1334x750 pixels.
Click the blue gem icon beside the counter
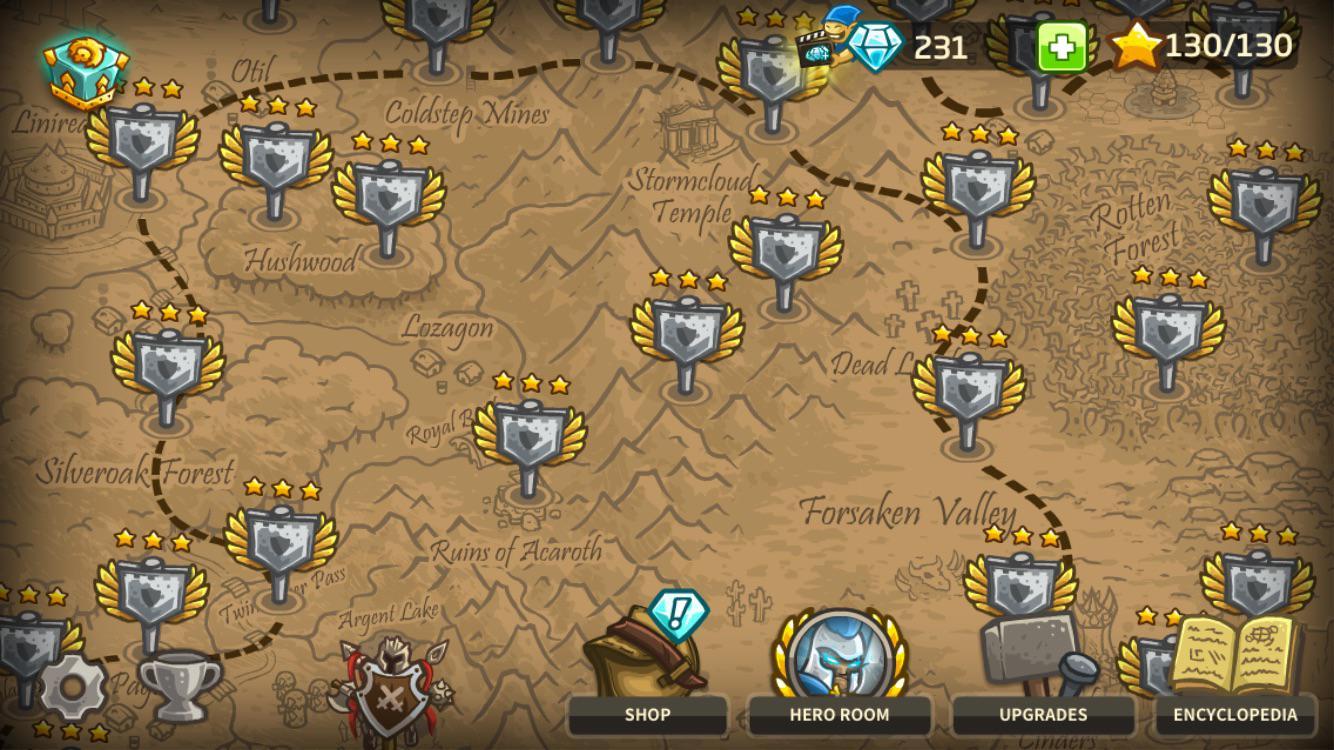coord(875,45)
